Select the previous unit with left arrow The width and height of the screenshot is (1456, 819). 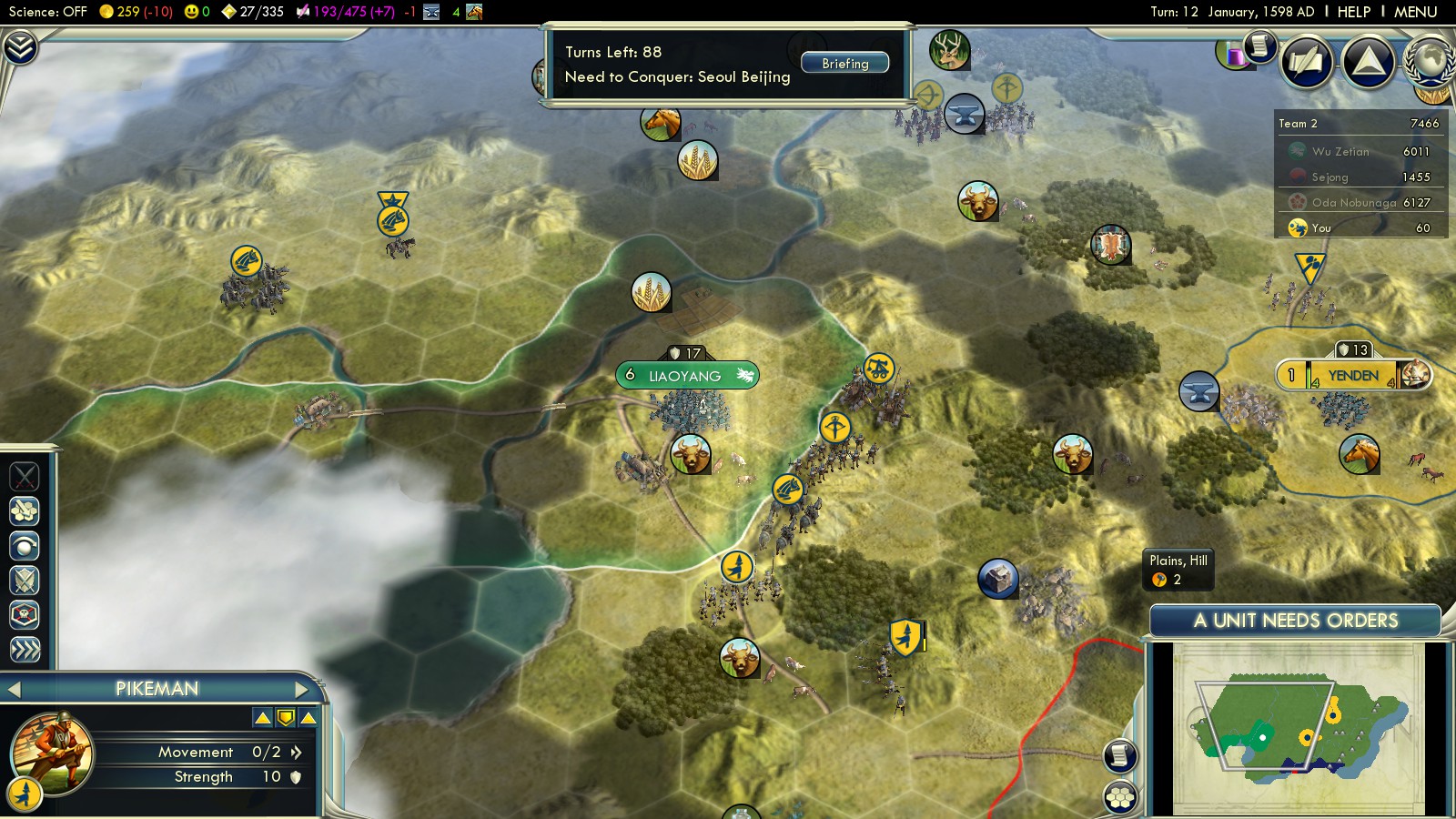pos(14,689)
